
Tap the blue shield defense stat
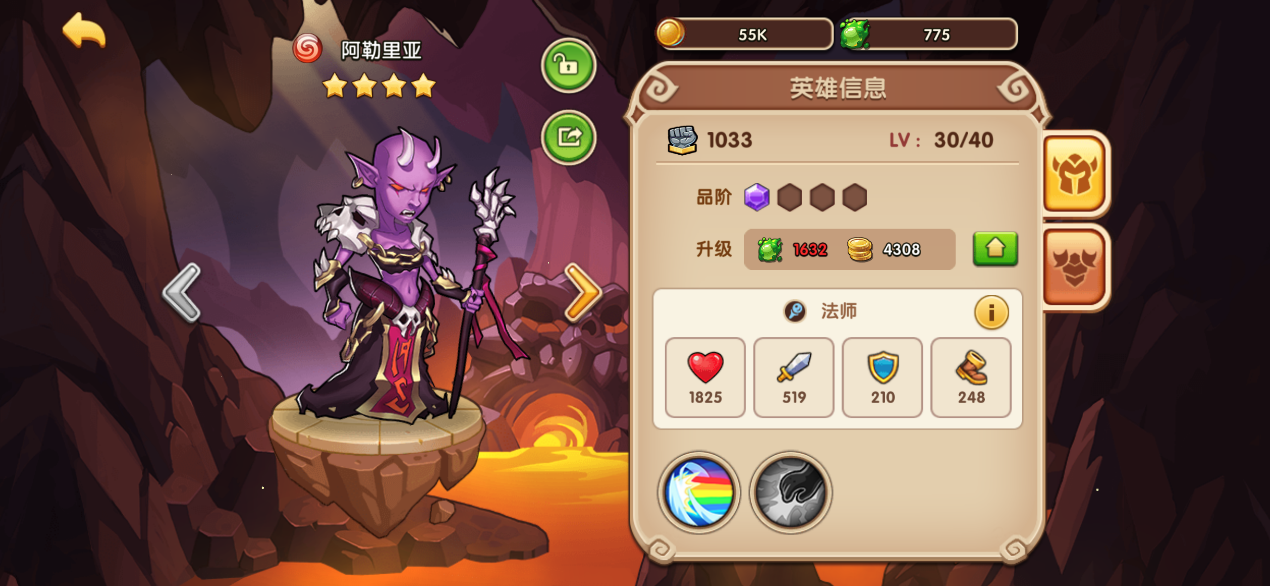[882, 377]
